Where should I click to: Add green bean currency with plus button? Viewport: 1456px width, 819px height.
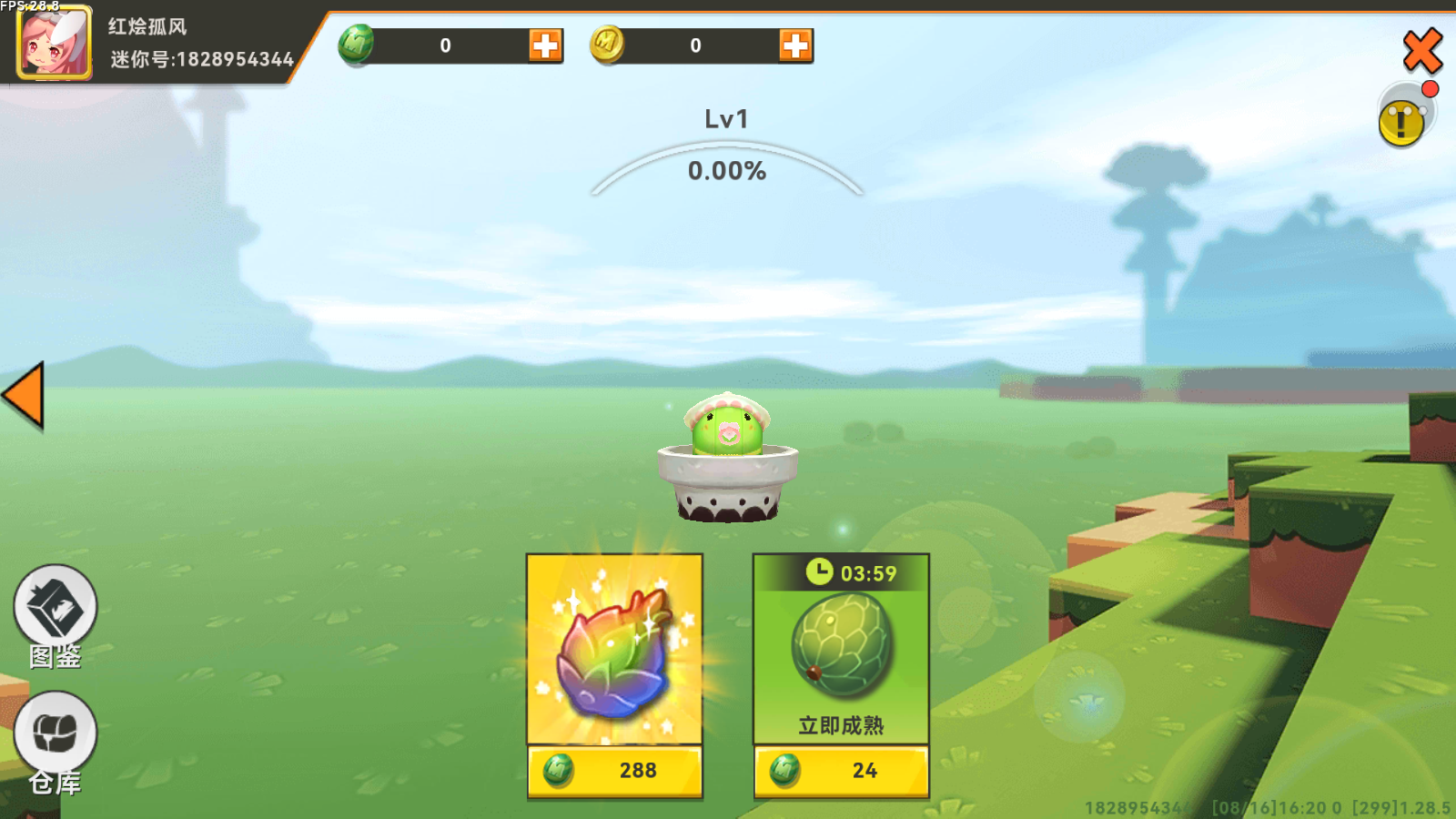tap(545, 45)
